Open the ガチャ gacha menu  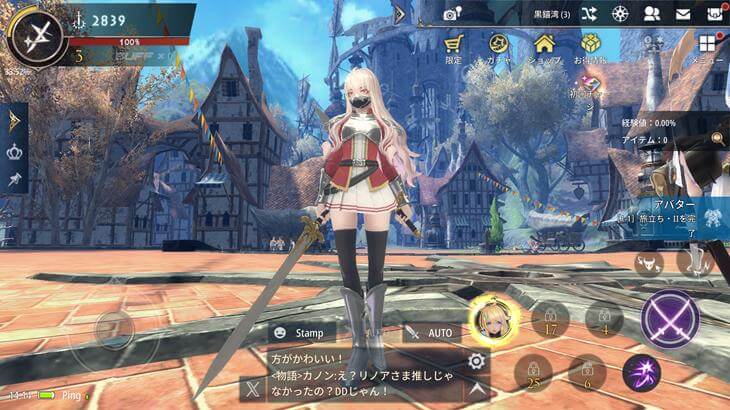pyautogui.click(x=499, y=48)
